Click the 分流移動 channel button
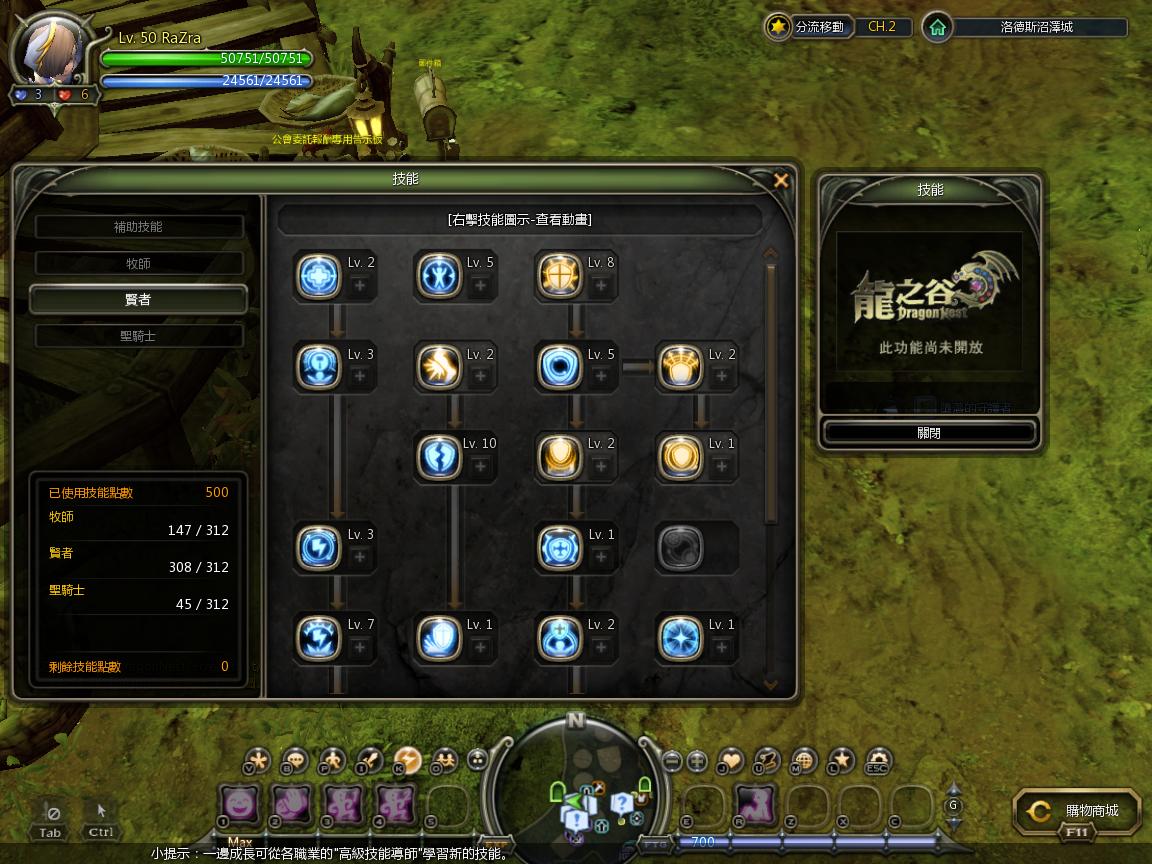This screenshot has height=864, width=1152. click(x=808, y=28)
